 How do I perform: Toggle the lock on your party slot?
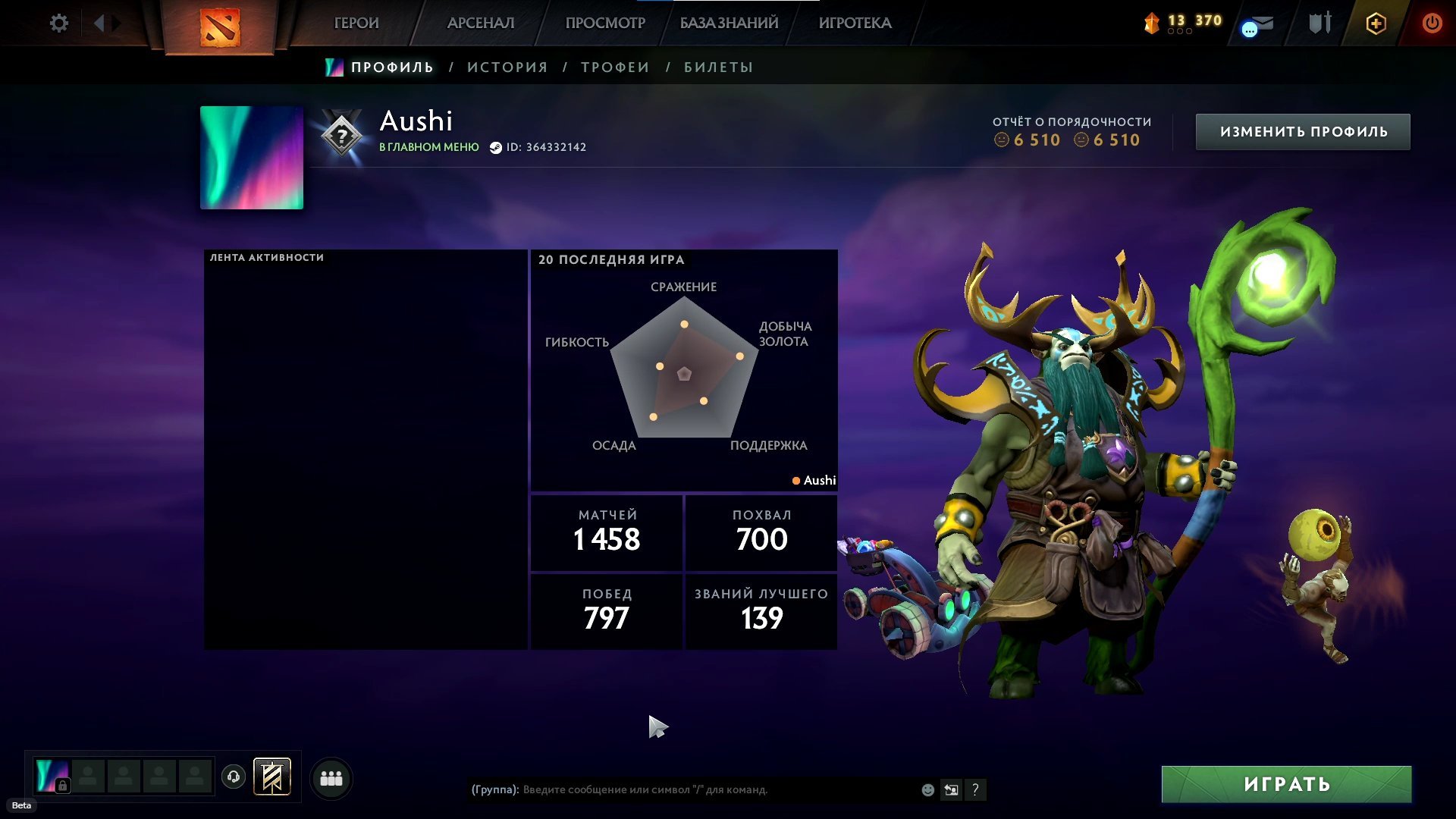tap(62, 786)
